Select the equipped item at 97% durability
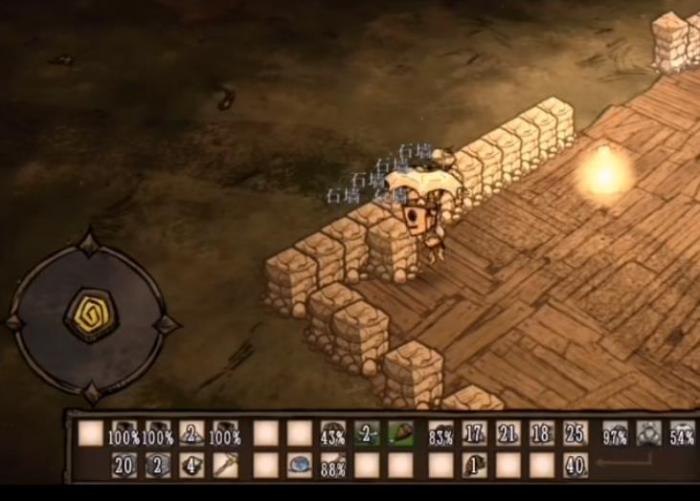Viewport: 700px width, 501px height. click(615, 433)
